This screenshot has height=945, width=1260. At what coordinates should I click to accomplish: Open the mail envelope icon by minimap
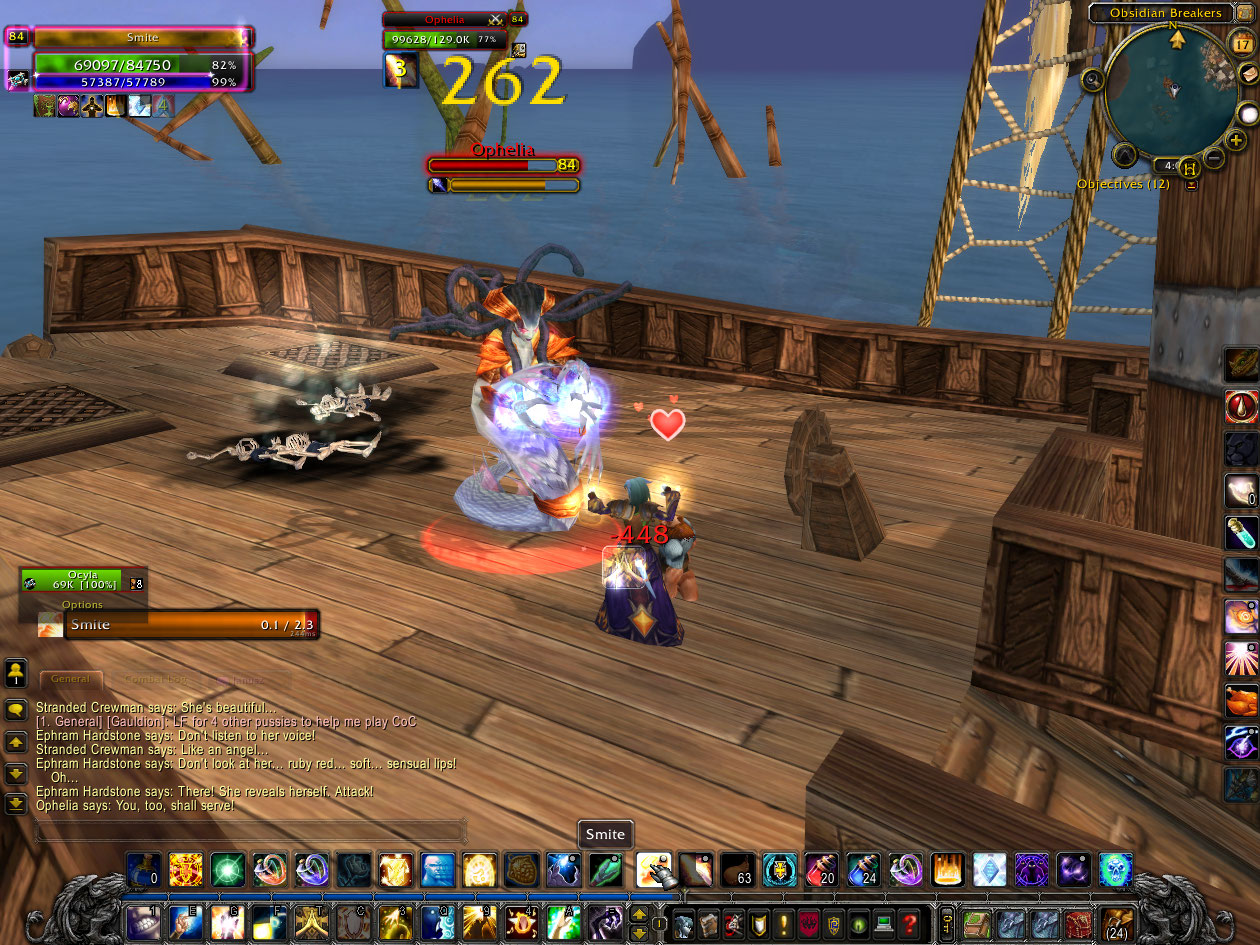(x=1247, y=74)
